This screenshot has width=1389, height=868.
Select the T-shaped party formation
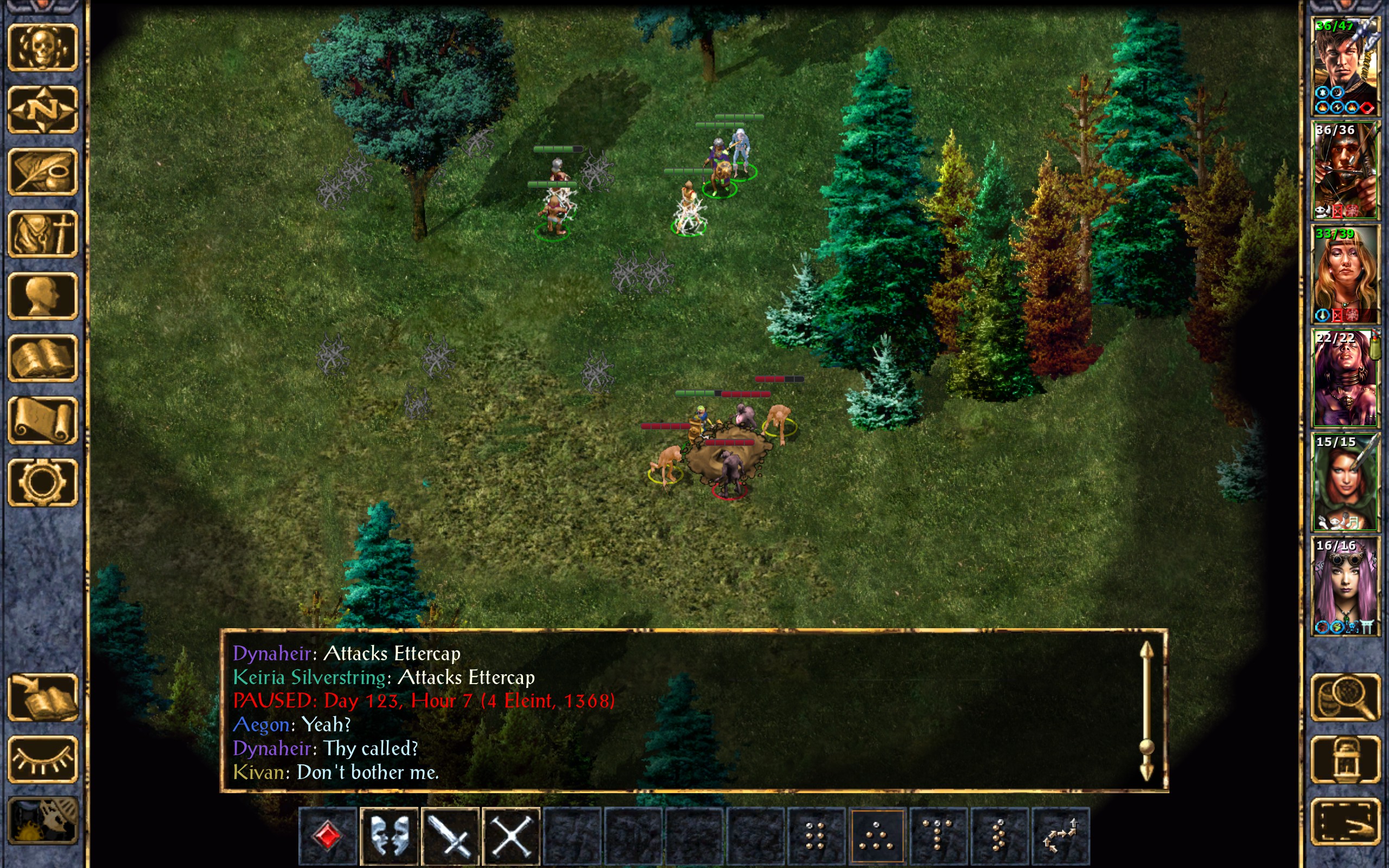(x=938, y=835)
